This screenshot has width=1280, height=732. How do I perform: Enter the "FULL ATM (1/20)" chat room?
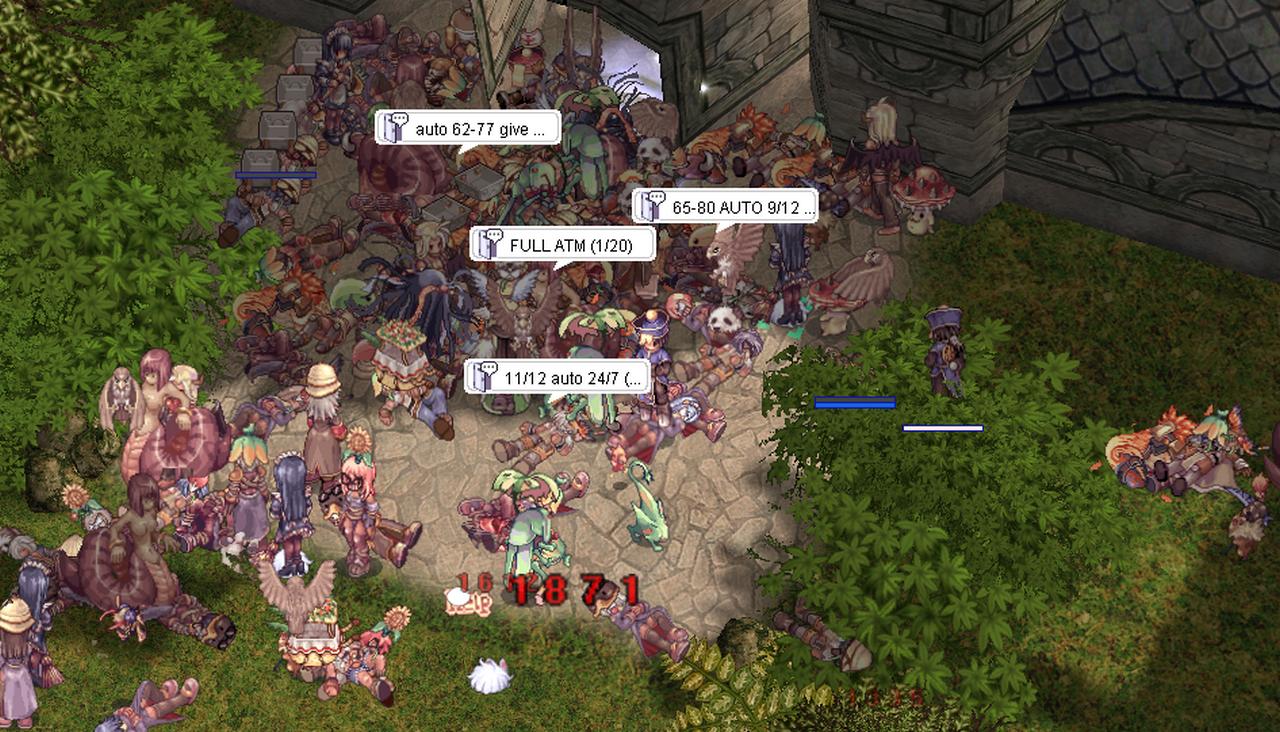click(x=563, y=244)
